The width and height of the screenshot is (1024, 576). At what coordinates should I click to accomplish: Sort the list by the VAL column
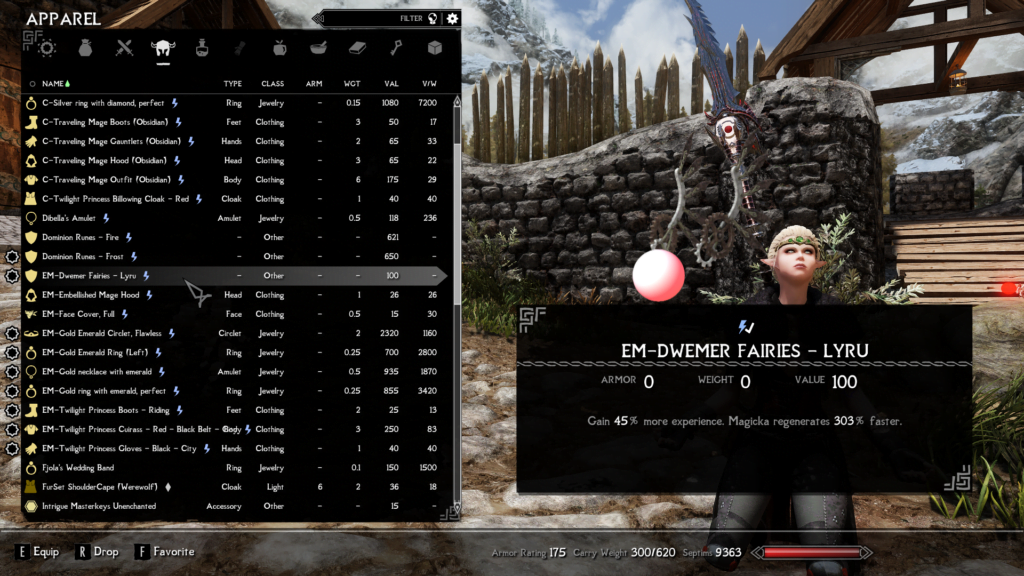(x=391, y=83)
